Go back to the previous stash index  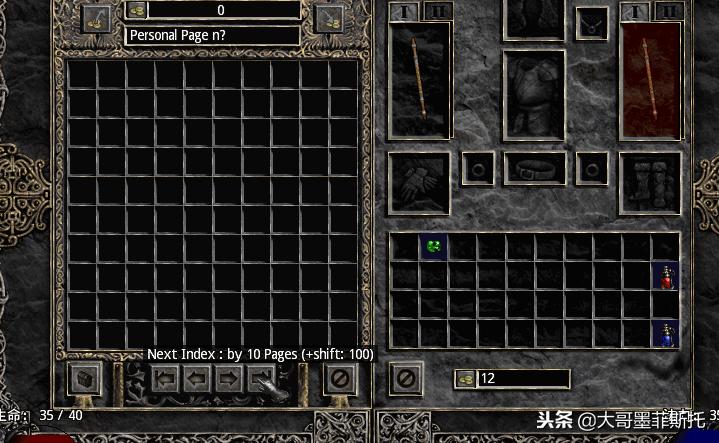(x=166, y=378)
